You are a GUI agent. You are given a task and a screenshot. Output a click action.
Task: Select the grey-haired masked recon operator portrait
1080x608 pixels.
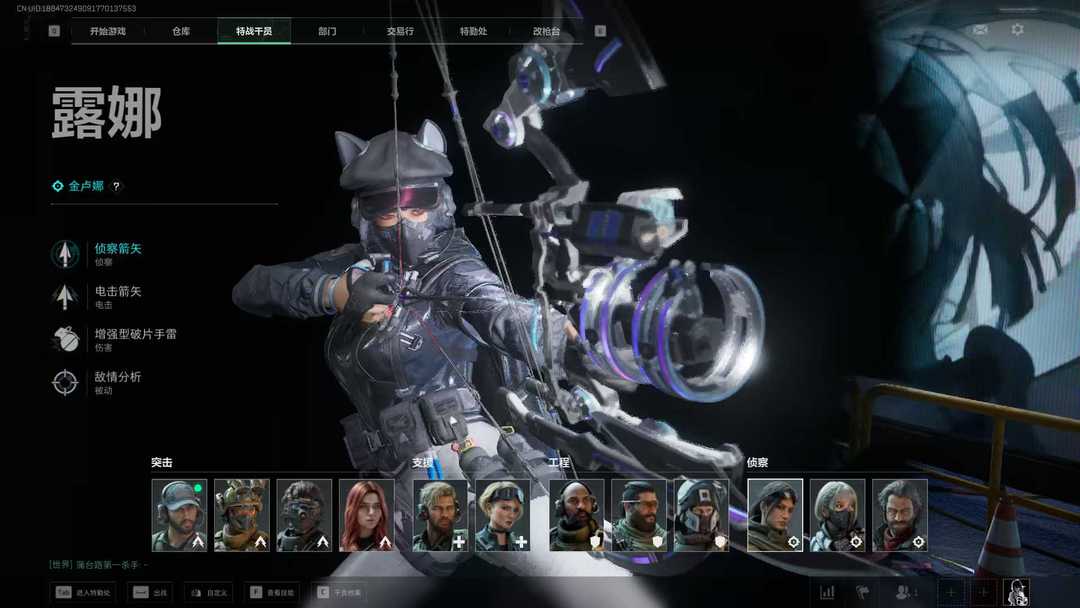pos(837,515)
